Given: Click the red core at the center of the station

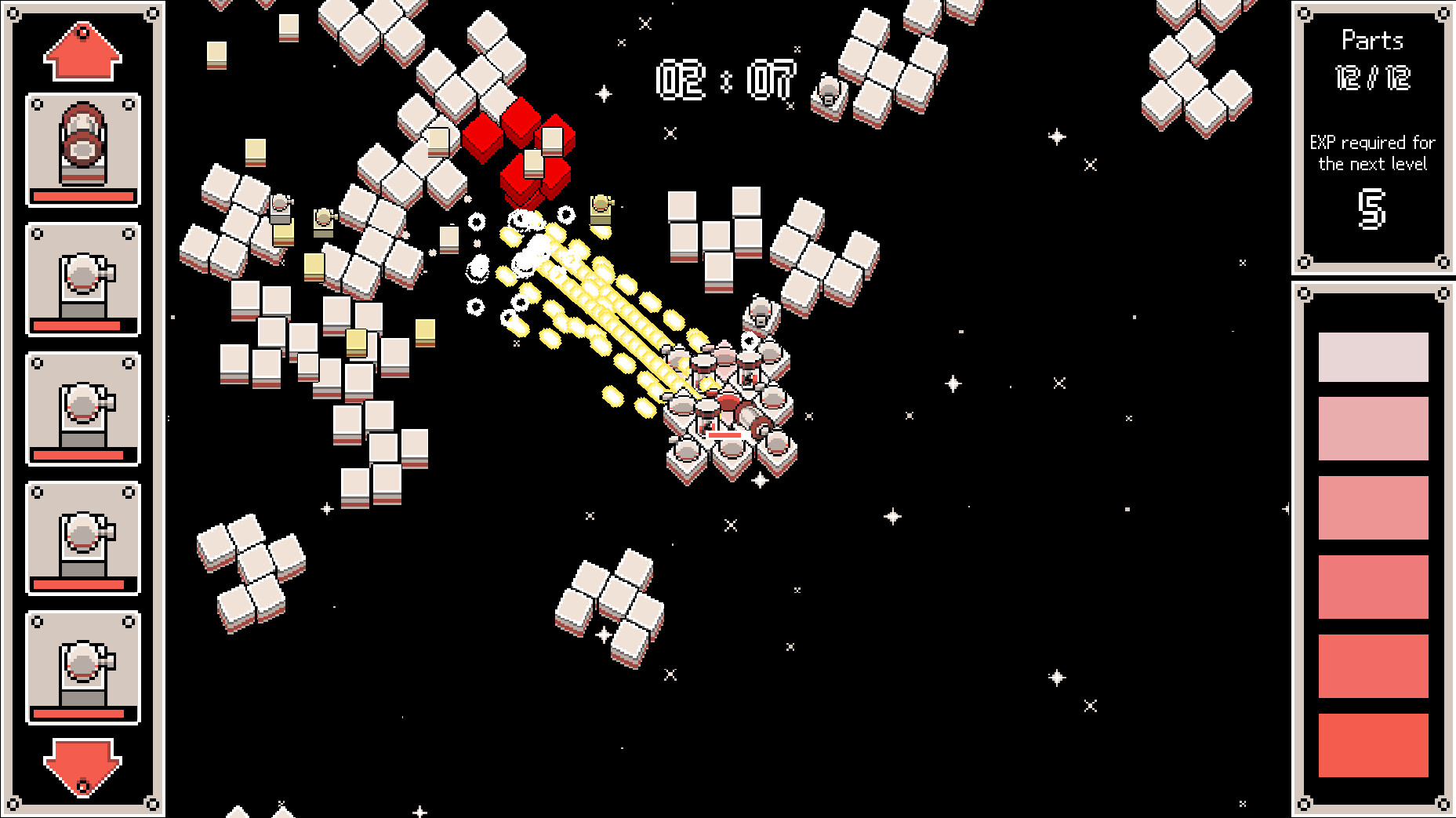Looking at the screenshot, I should [x=728, y=402].
